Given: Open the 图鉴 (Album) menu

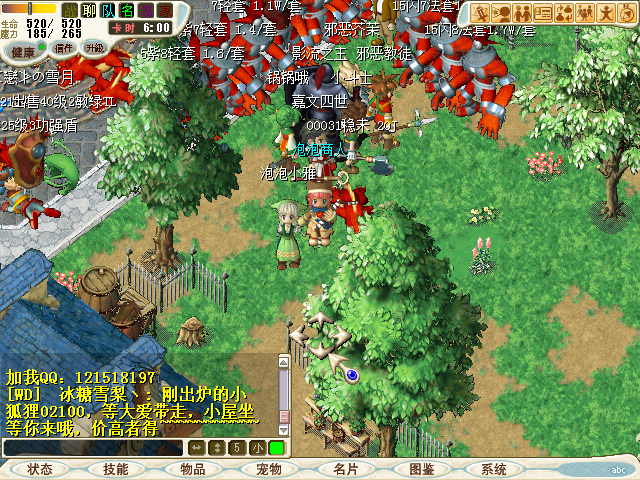Looking at the screenshot, I should click(421, 469).
